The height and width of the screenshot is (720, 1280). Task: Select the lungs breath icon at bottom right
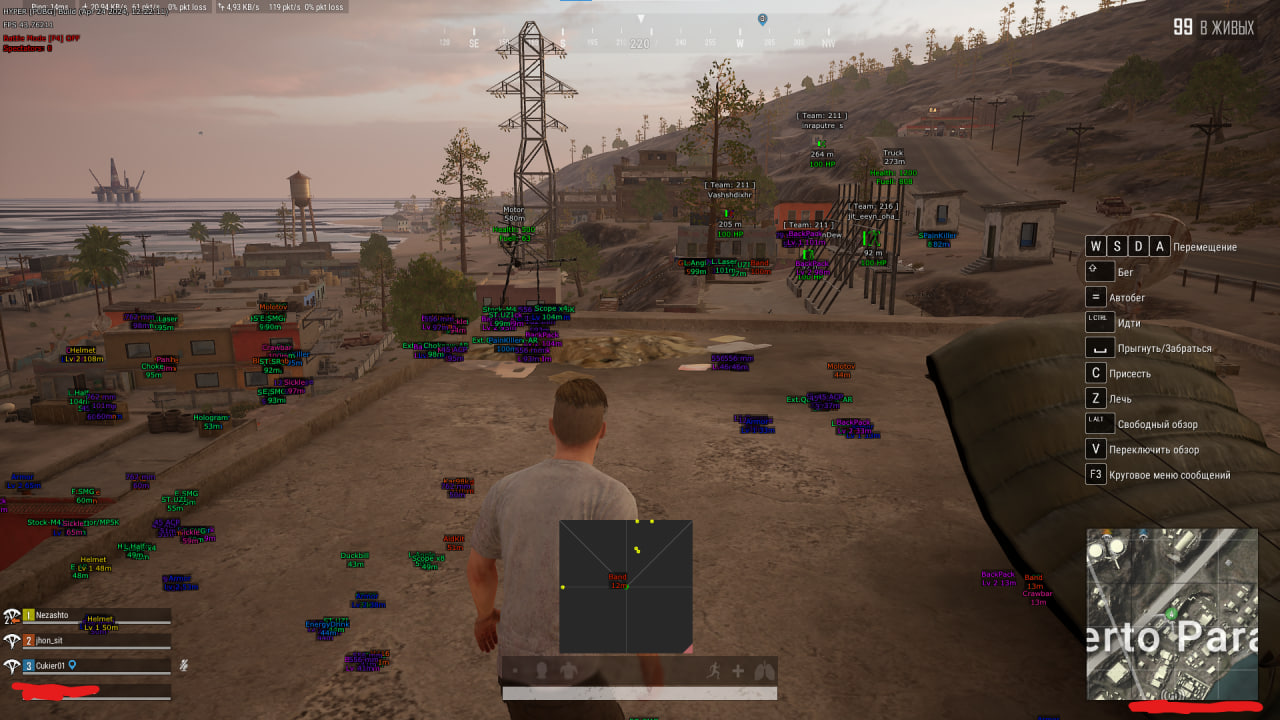(764, 672)
